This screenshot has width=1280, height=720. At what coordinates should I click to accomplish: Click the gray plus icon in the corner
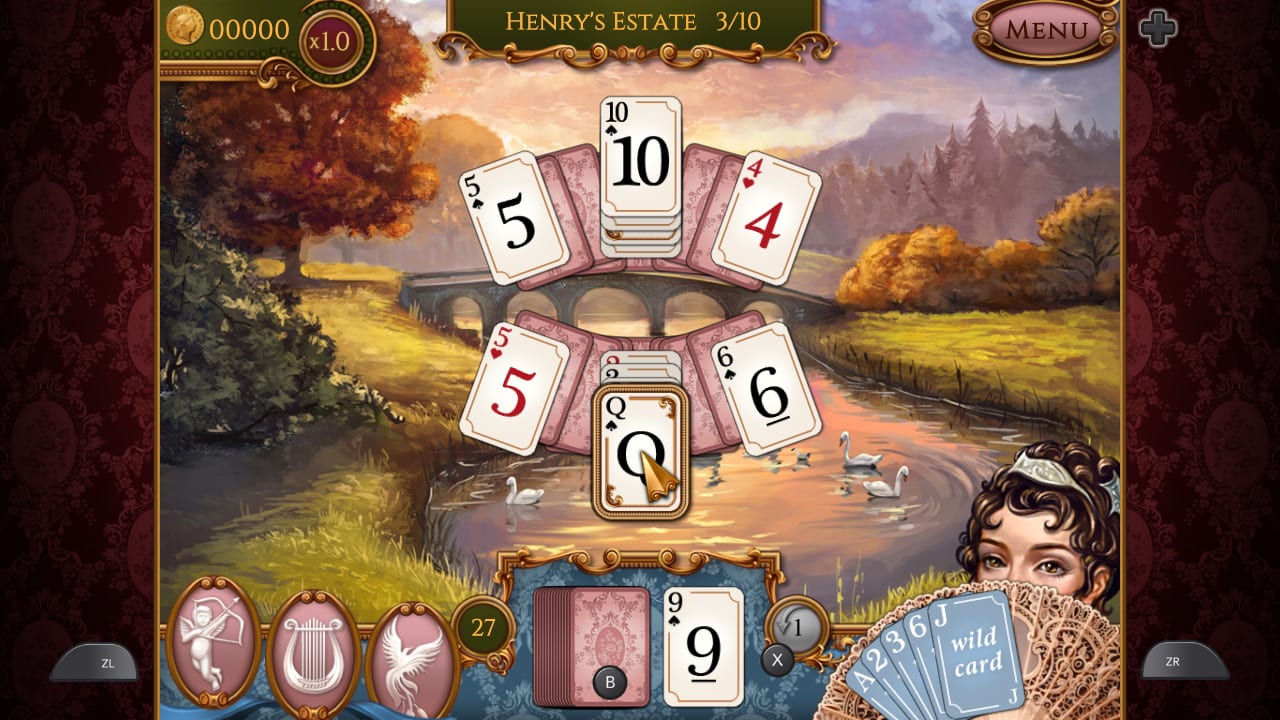pyautogui.click(x=1160, y=28)
